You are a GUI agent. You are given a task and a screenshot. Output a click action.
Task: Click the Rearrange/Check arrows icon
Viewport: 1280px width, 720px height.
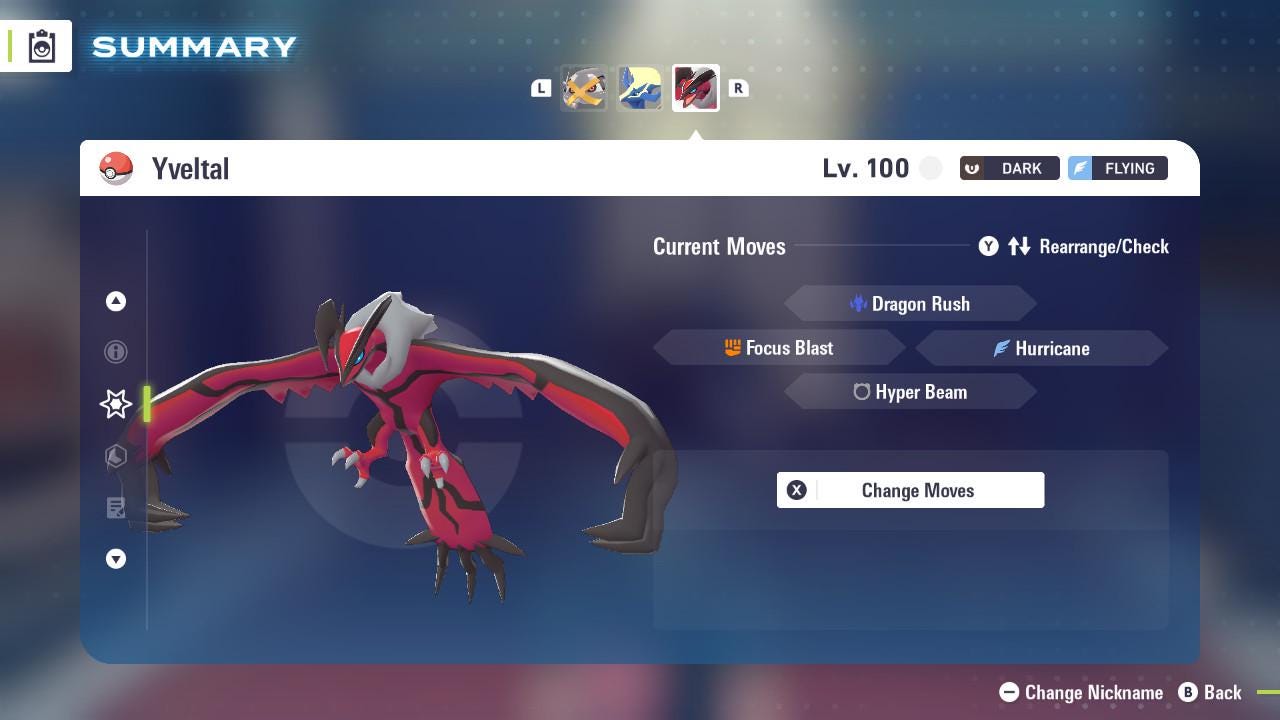point(1019,246)
